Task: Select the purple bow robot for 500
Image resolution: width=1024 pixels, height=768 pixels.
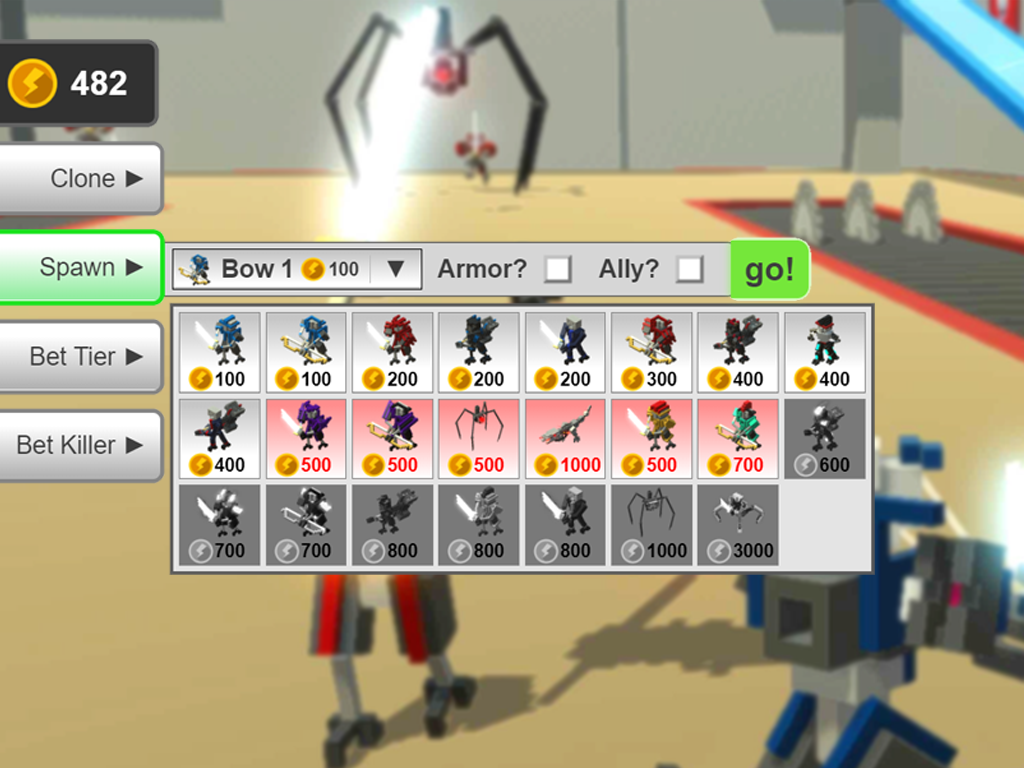Action: point(392,438)
